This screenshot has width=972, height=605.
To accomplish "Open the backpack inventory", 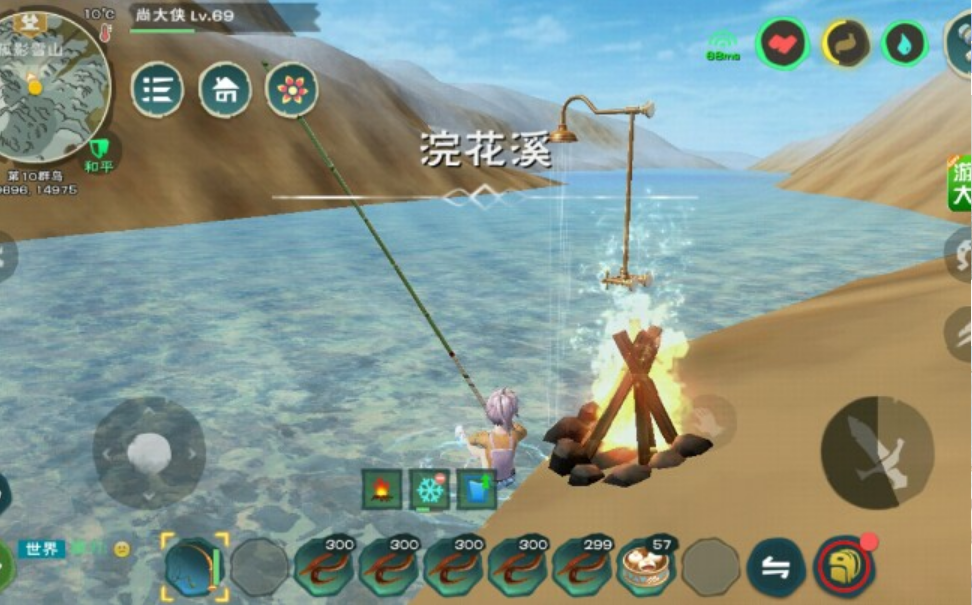I will click(x=844, y=566).
